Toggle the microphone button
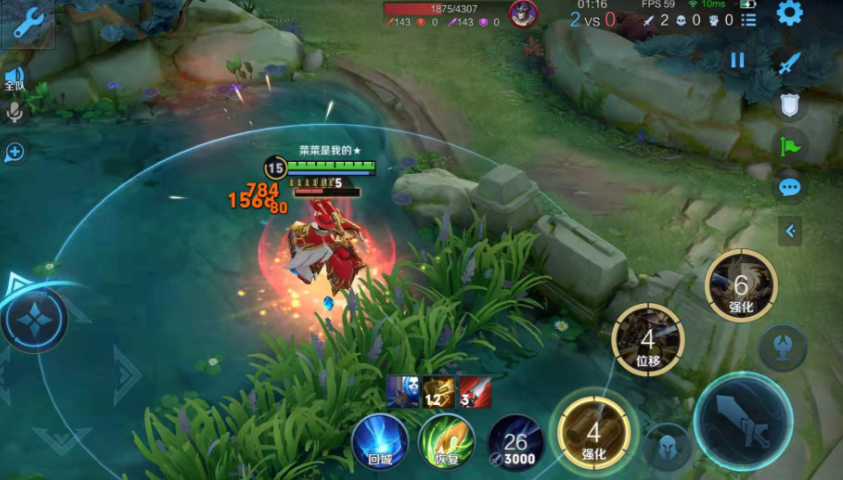843x480 pixels. coord(14,112)
